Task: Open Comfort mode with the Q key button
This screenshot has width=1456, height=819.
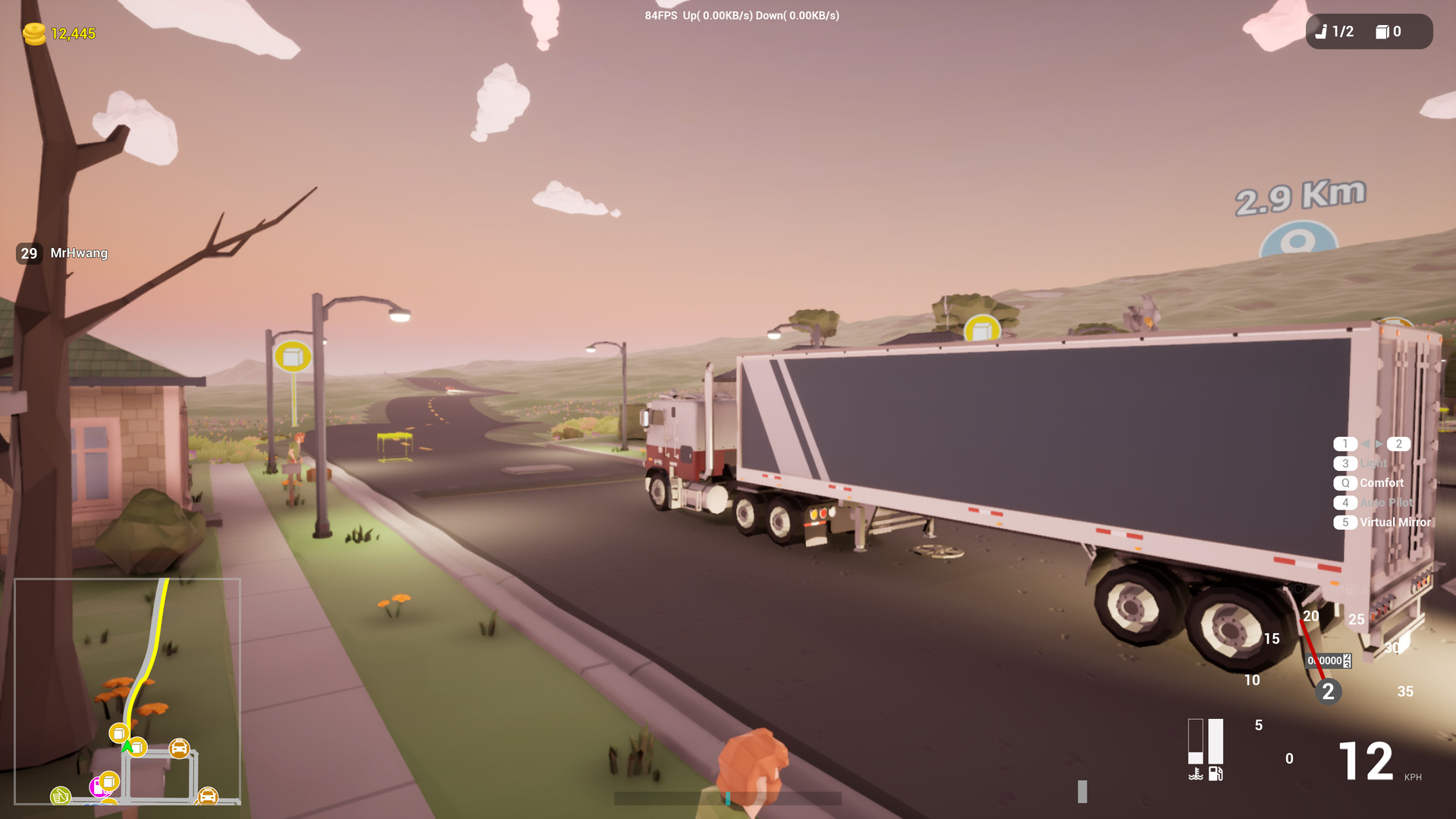Action: click(1346, 483)
